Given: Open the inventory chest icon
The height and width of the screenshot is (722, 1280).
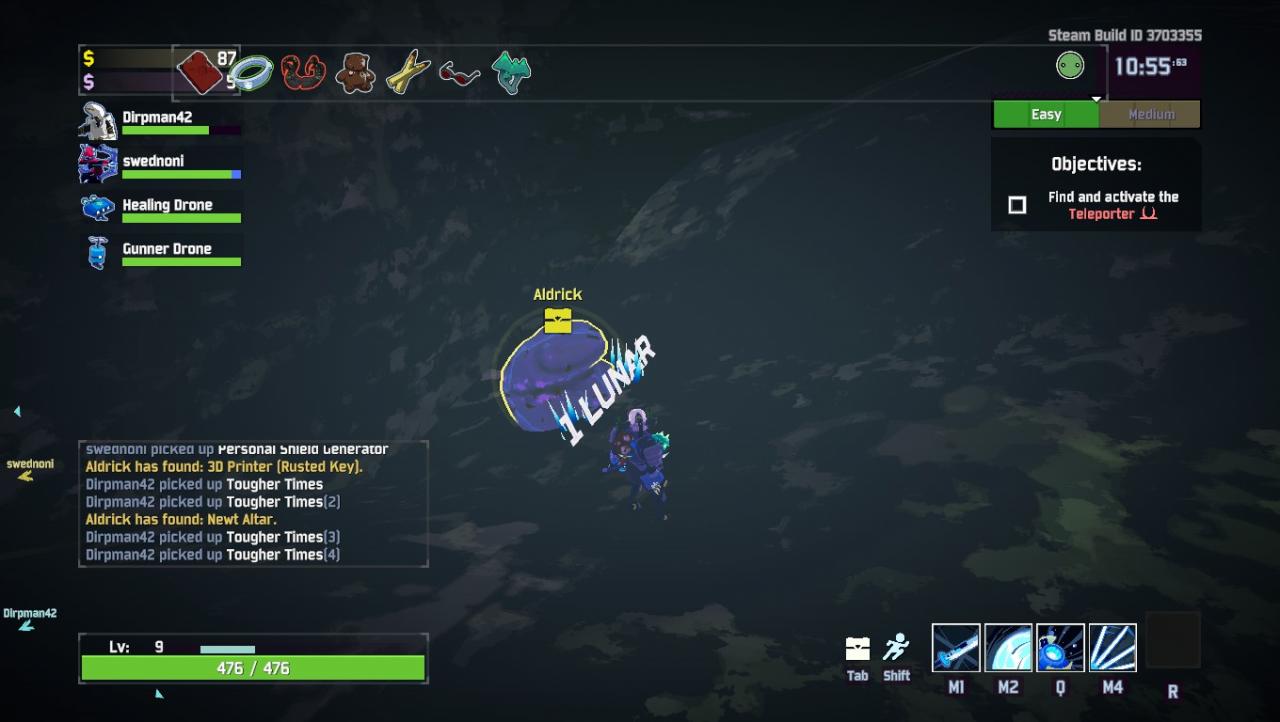Looking at the screenshot, I should coord(857,649).
